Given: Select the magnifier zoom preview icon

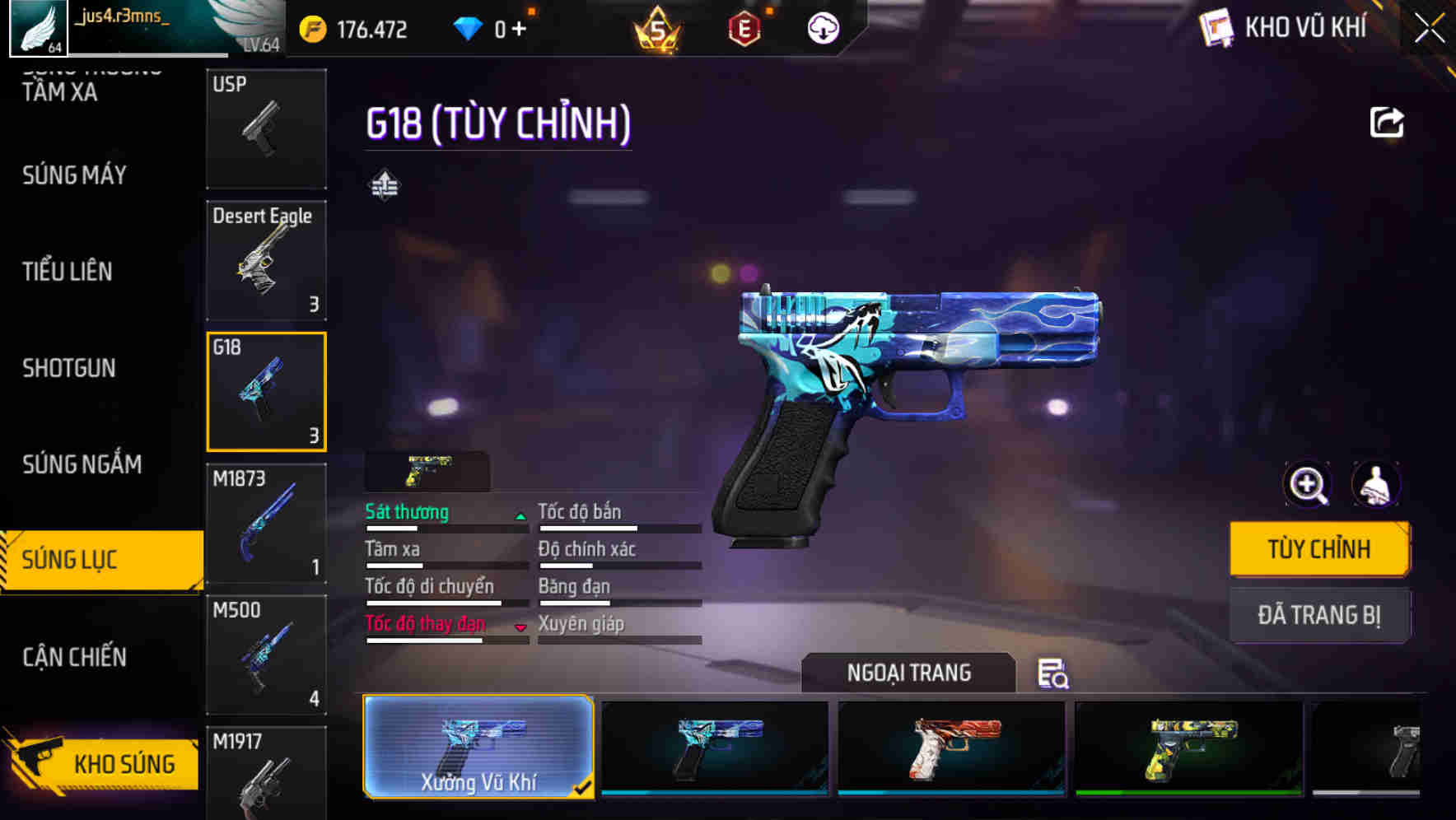Looking at the screenshot, I should tap(1308, 485).
